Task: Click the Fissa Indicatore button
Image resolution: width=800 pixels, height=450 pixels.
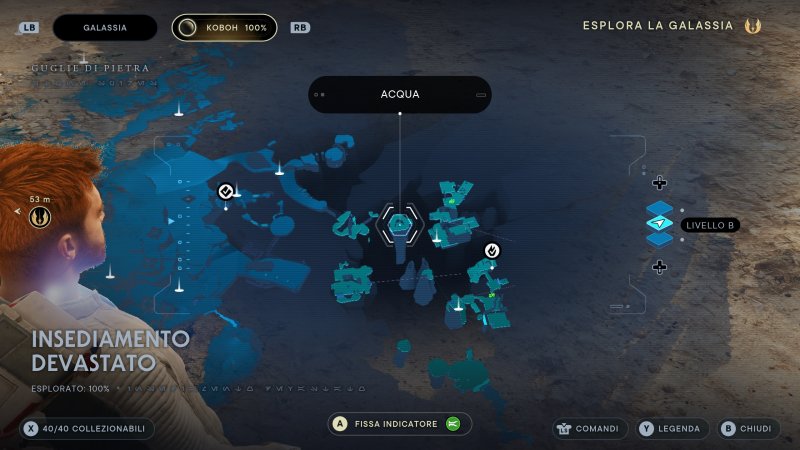Action: point(399,424)
